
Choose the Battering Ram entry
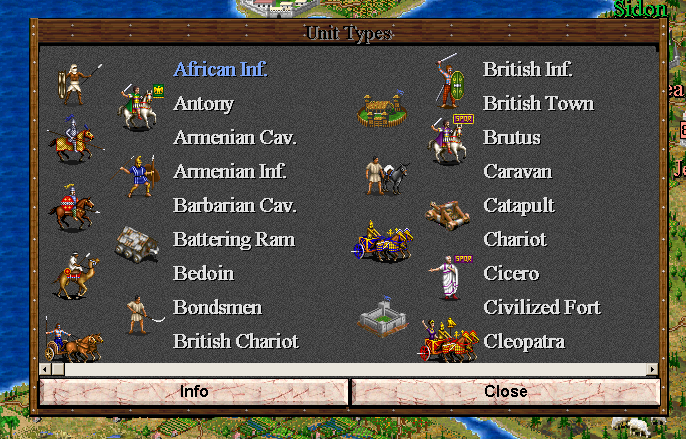(234, 239)
